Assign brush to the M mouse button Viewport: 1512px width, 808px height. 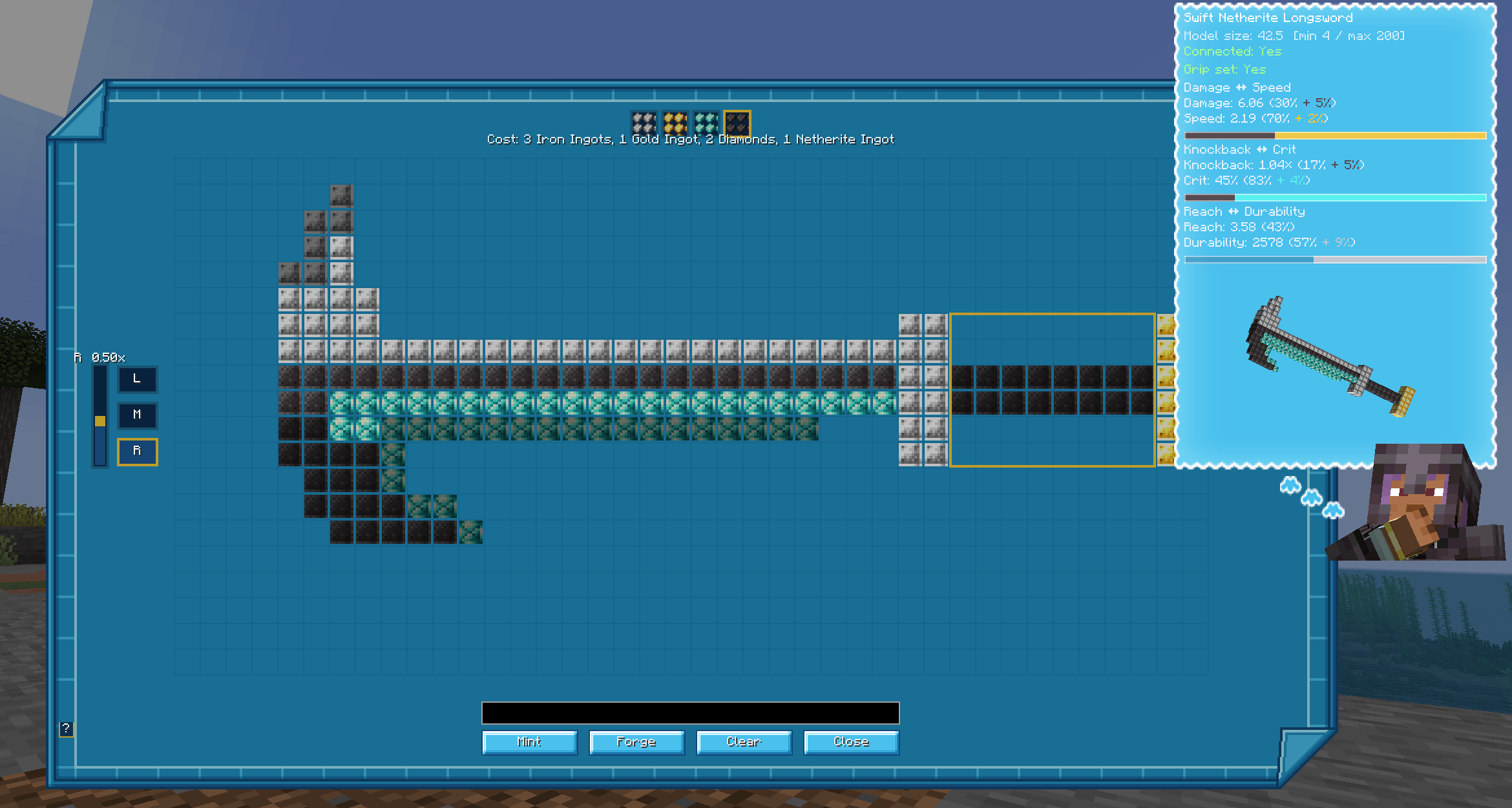(137, 415)
